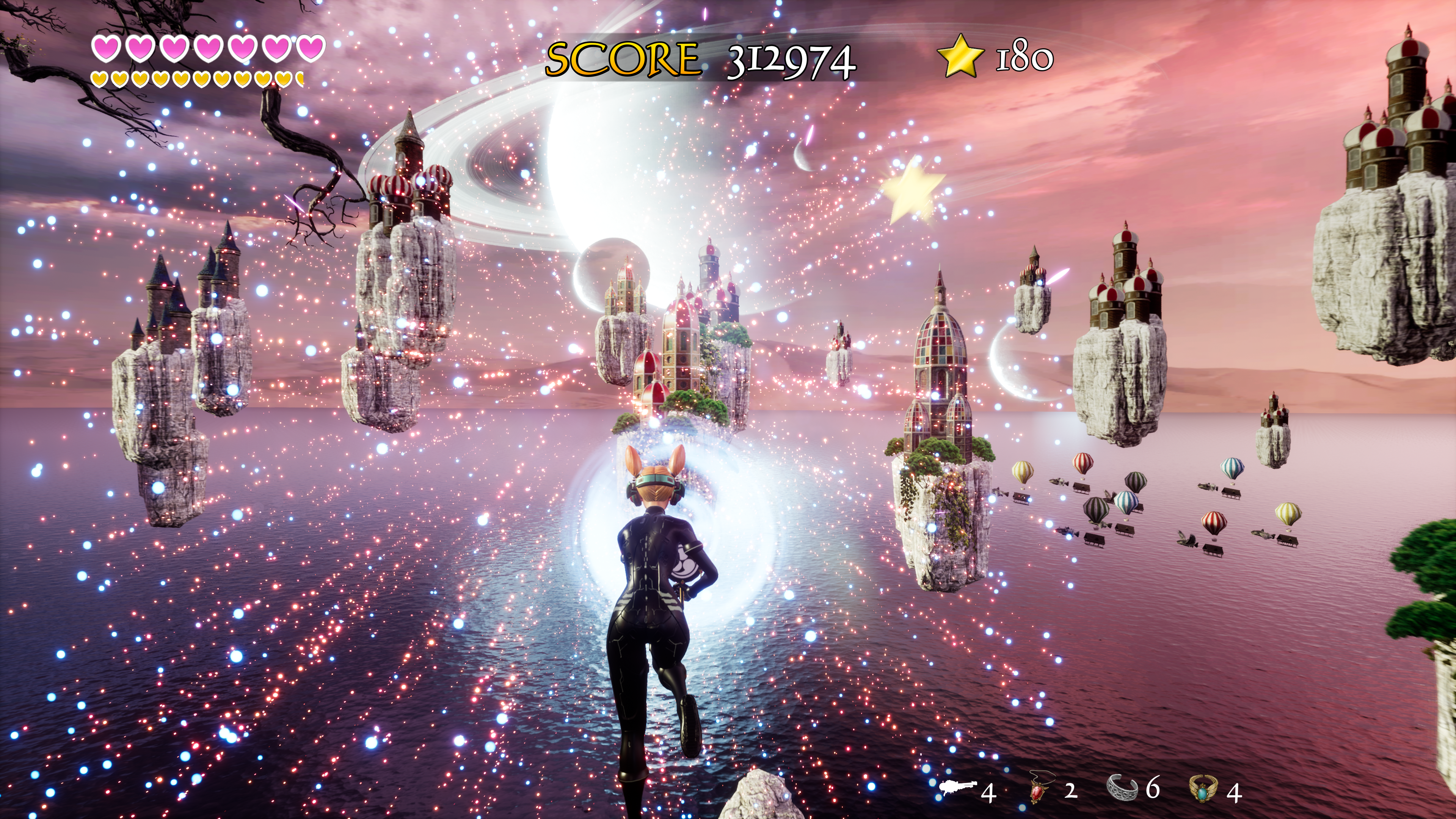Click the gold star counter icon
Screen dimensions: 1456x819
960,56
